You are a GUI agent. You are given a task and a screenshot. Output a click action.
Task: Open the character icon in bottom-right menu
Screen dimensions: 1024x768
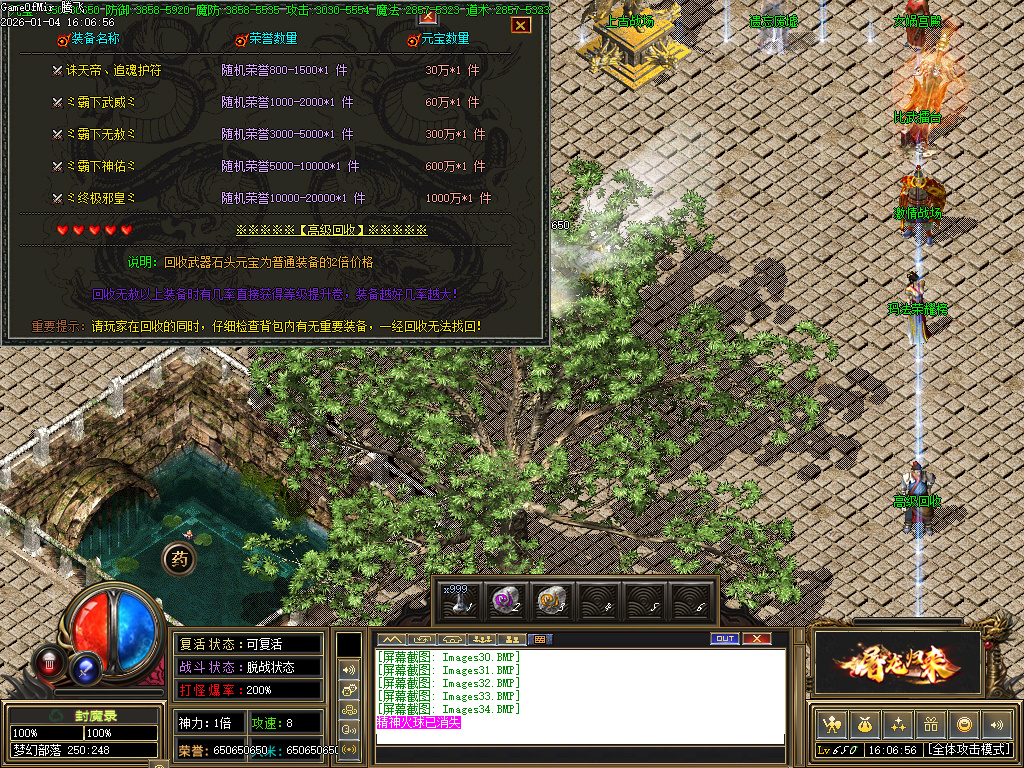pyautogui.click(x=831, y=724)
